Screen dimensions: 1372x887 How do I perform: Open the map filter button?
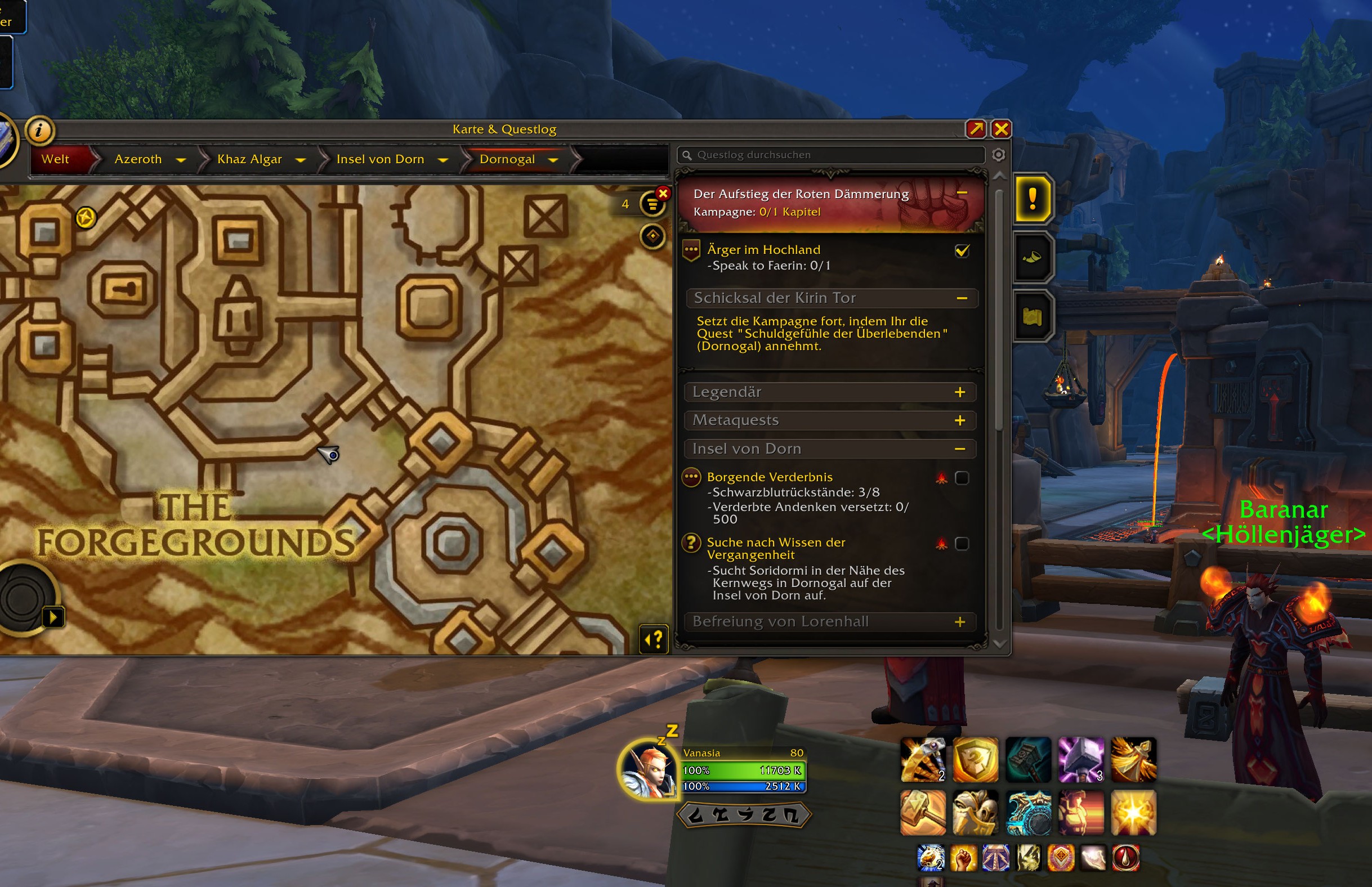point(652,204)
